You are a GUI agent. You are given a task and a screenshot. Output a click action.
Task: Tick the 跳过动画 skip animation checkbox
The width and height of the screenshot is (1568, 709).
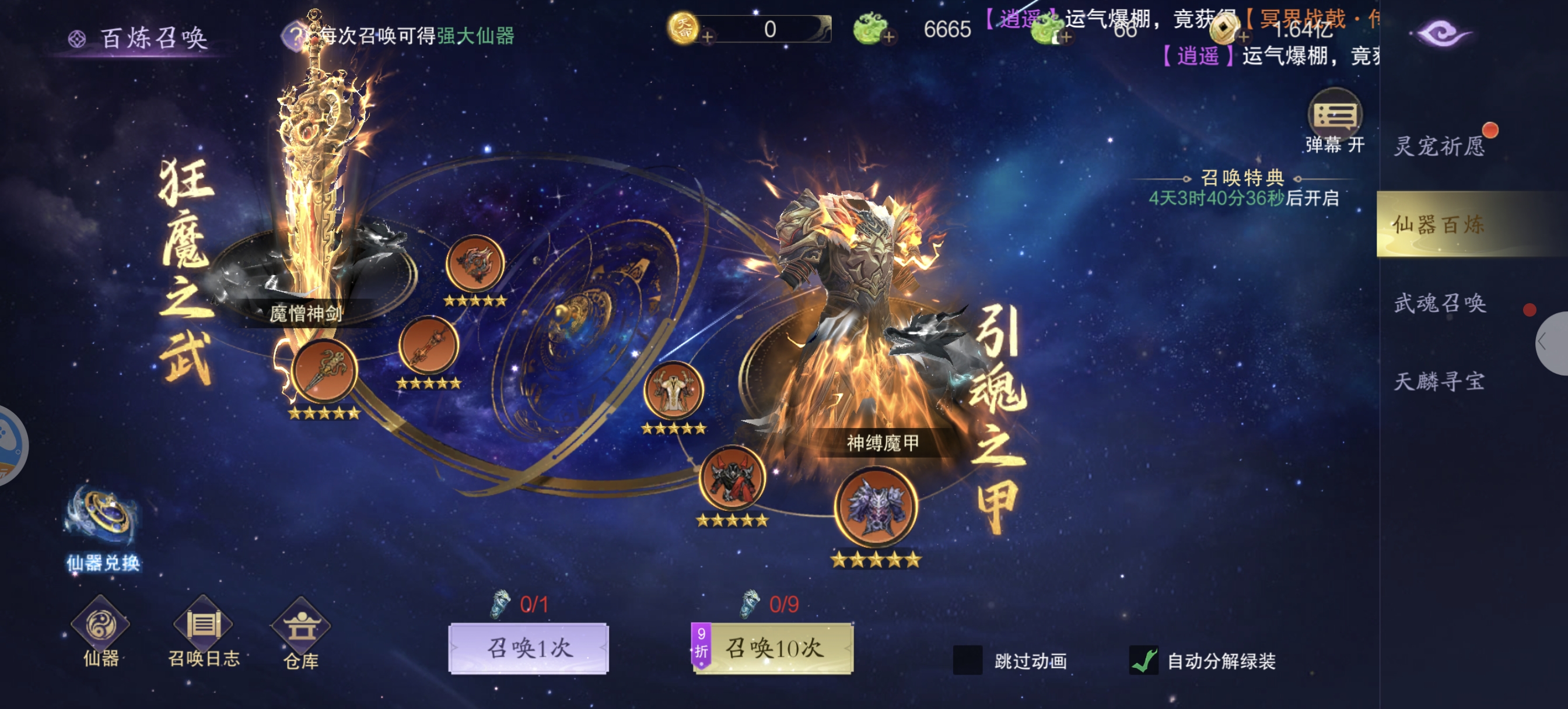click(x=967, y=660)
